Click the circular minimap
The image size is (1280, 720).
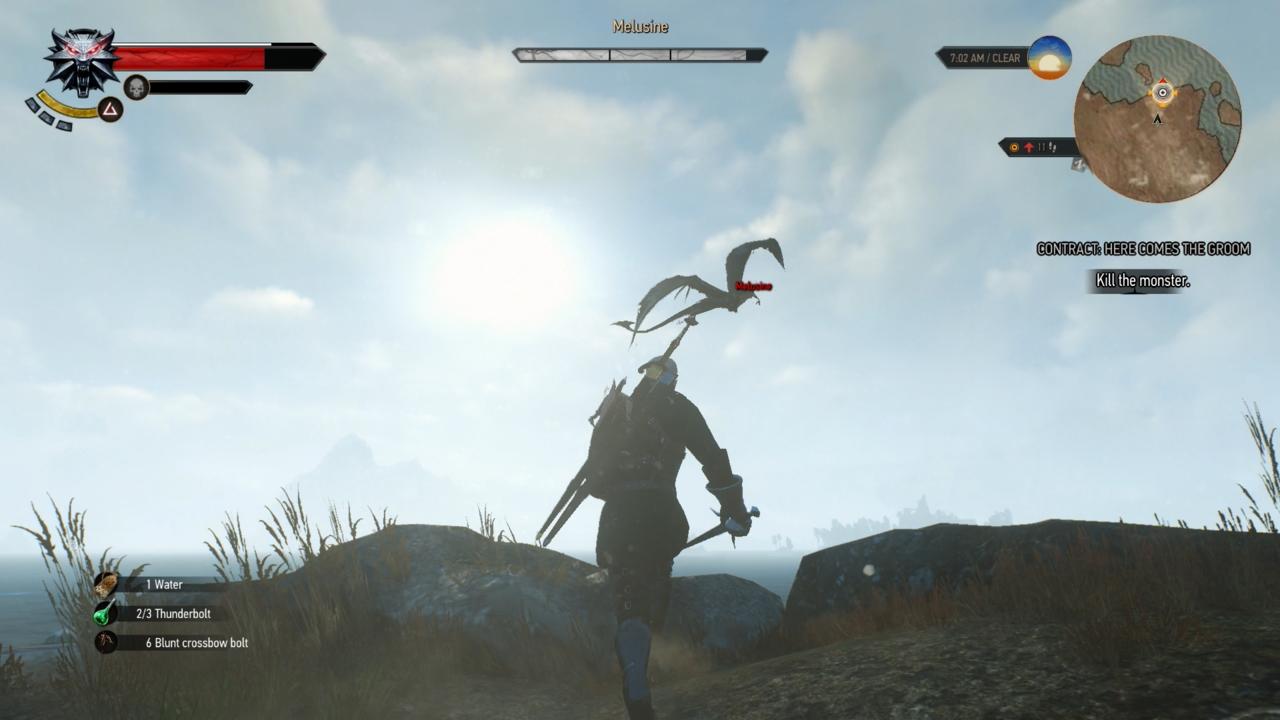tap(1157, 119)
